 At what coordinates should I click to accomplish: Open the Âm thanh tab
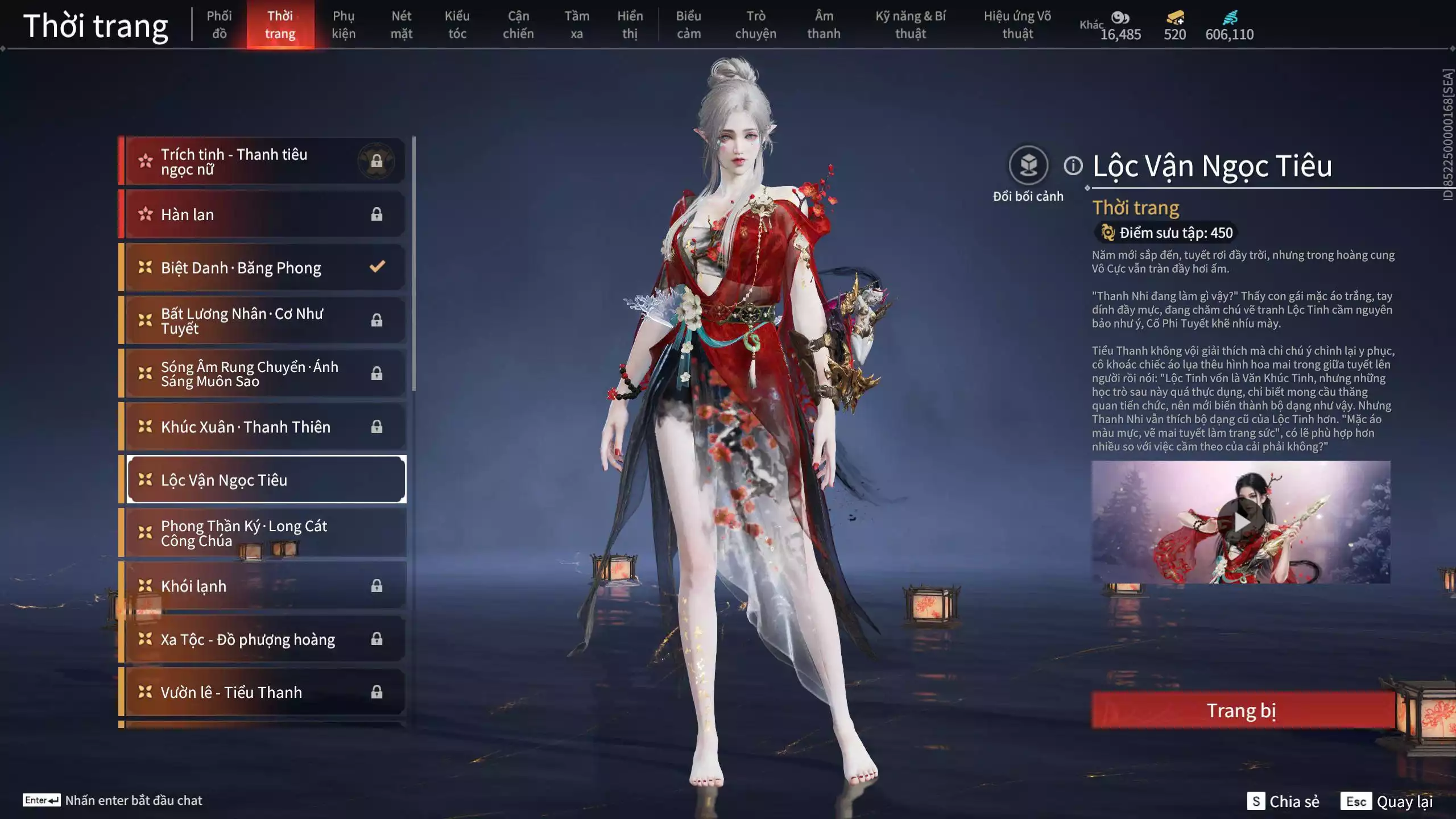(824, 25)
